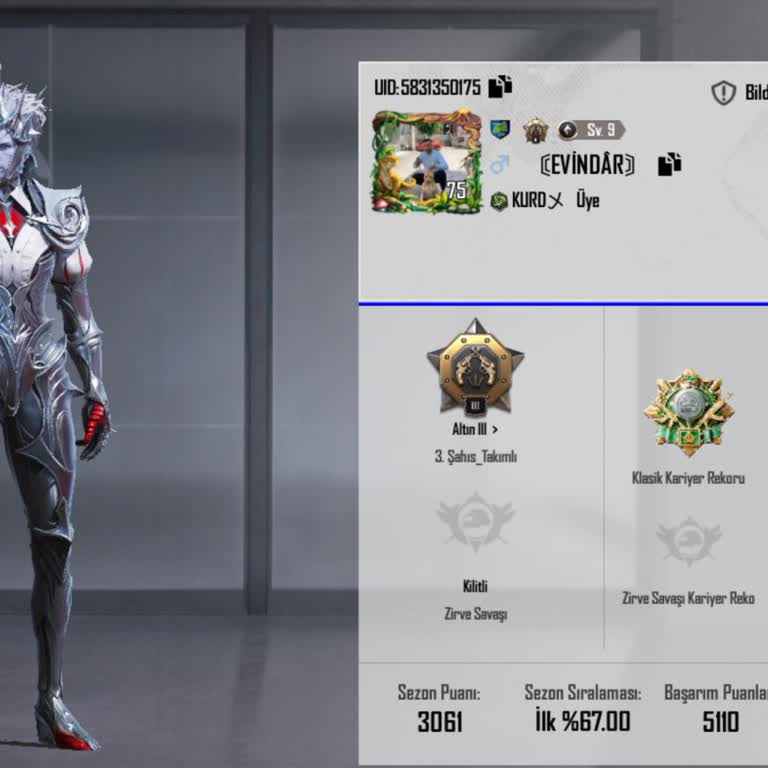Select the blue-green shield badge icon

pyautogui.click(x=500, y=130)
